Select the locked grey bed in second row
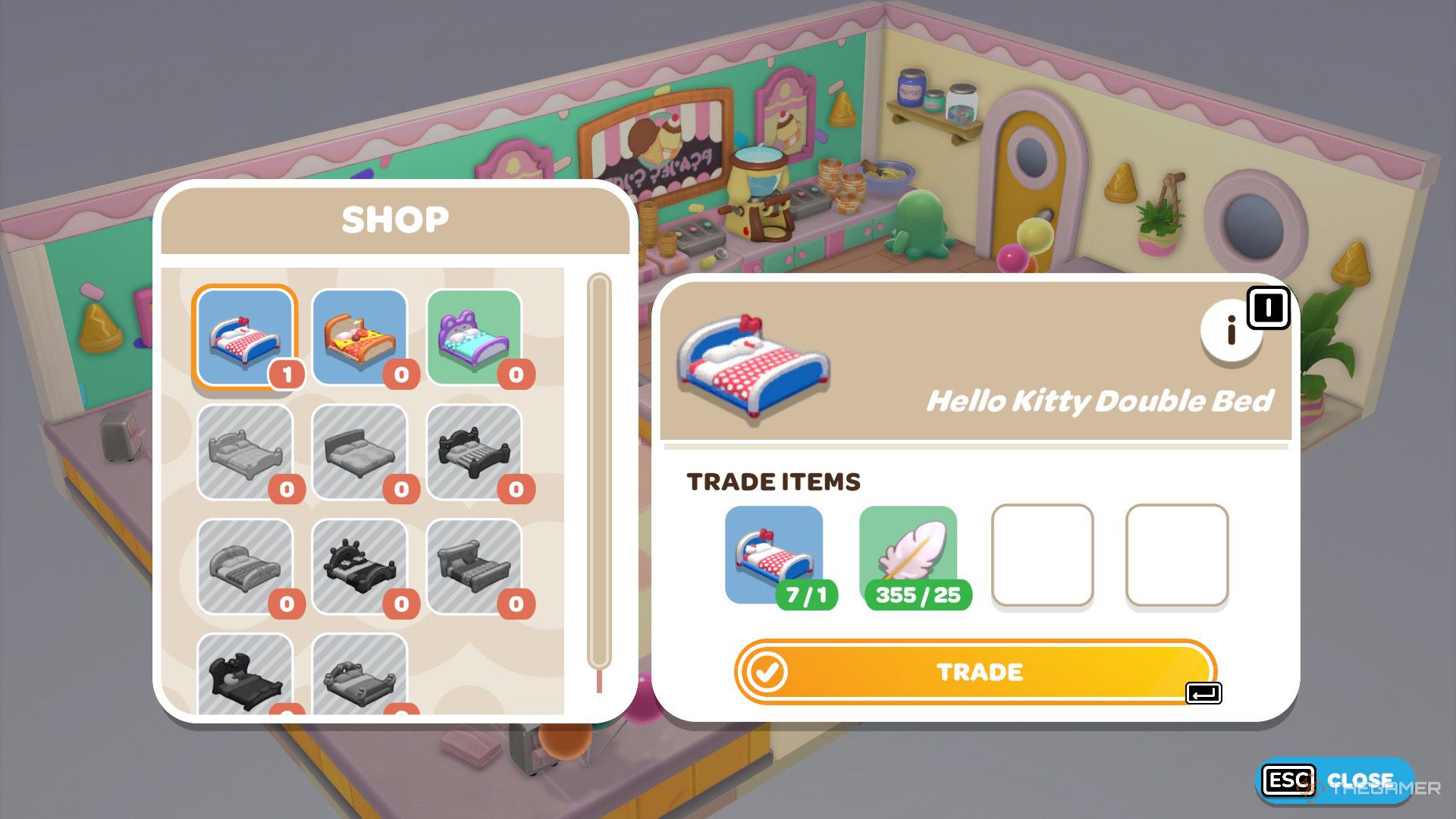 click(246, 453)
